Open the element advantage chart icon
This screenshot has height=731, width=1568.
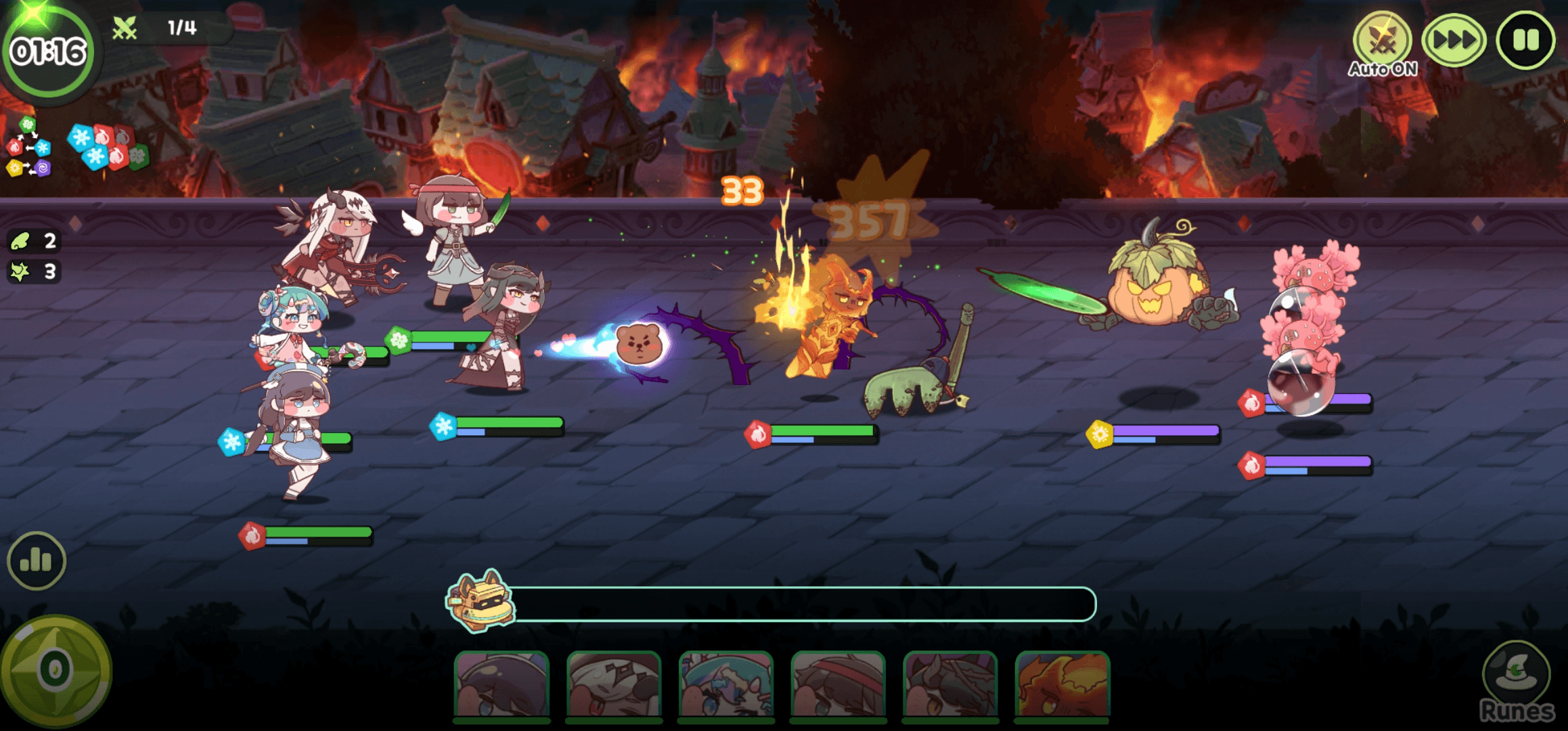point(28,147)
